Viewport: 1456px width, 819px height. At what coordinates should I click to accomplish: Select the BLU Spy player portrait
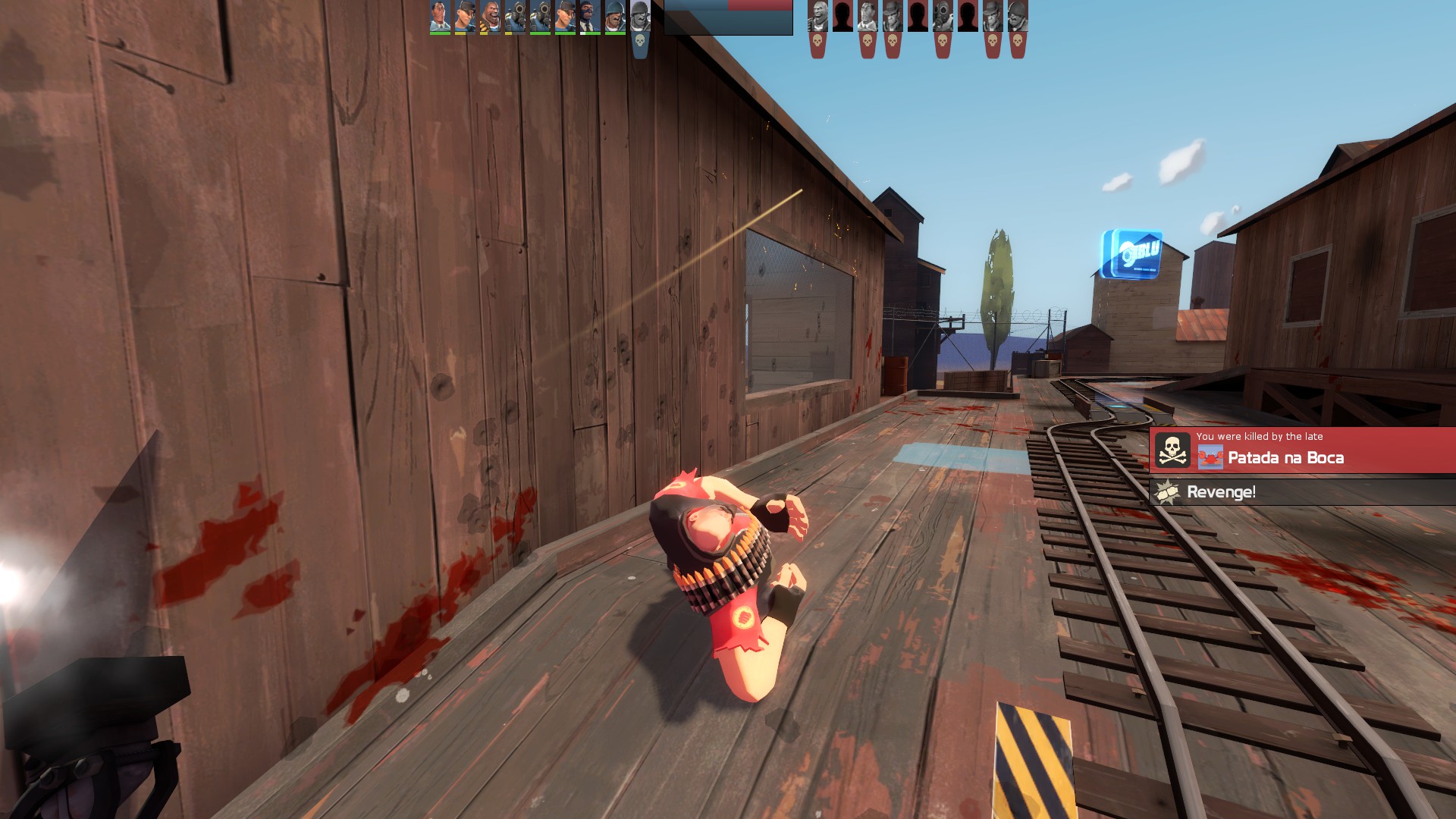[x=590, y=15]
